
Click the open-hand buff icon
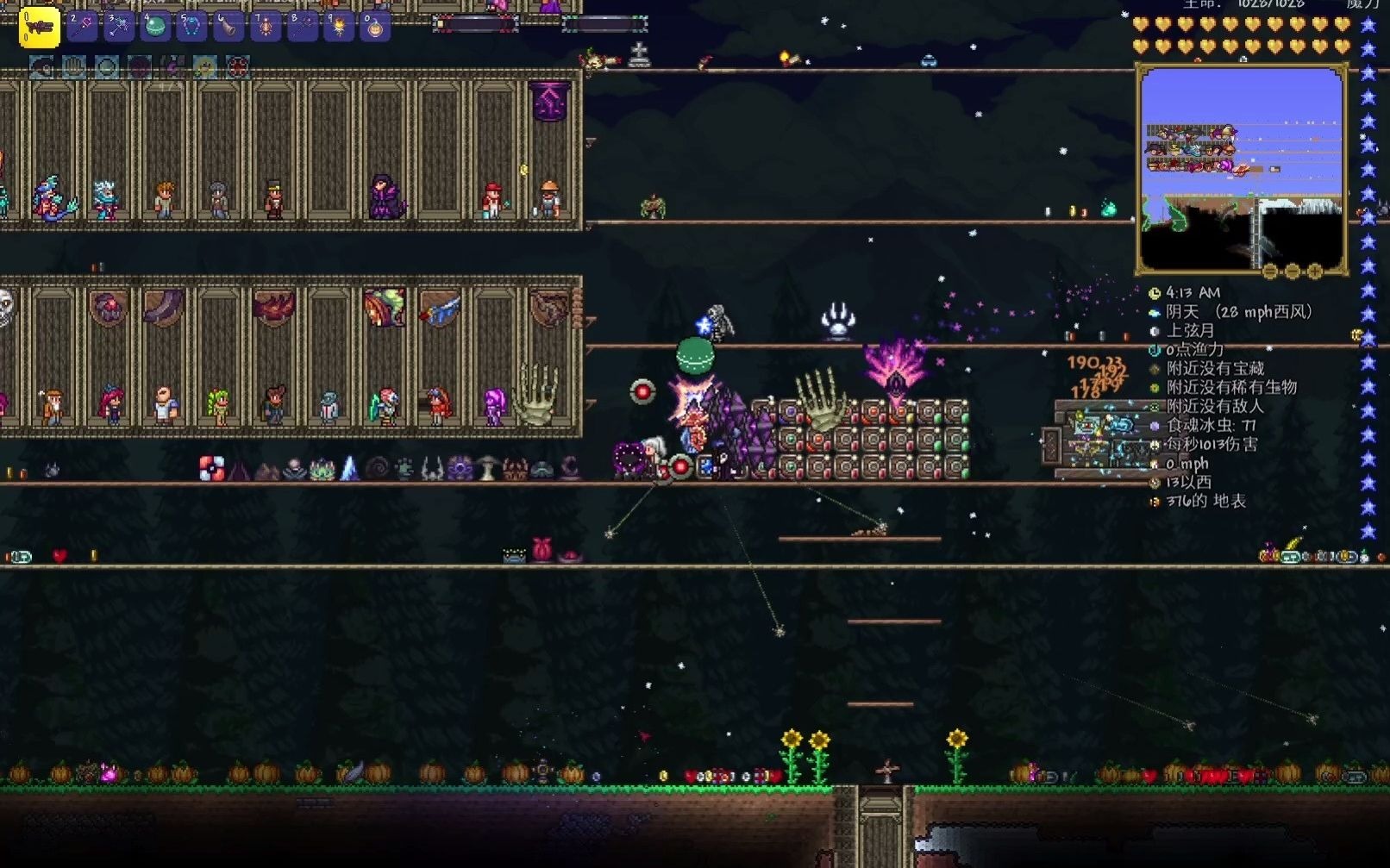pos(74,66)
